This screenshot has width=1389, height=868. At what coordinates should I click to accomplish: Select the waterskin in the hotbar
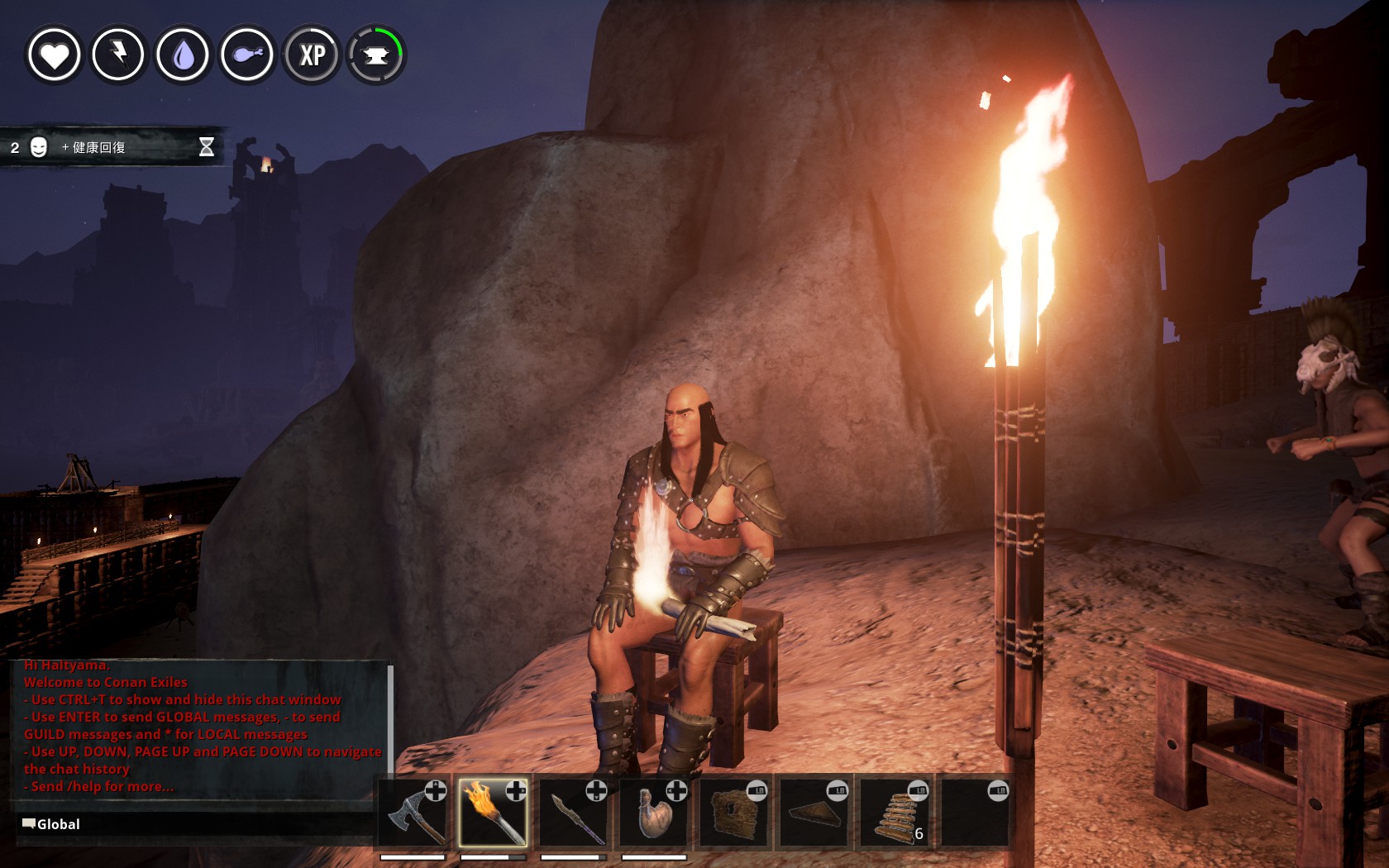coord(656,814)
